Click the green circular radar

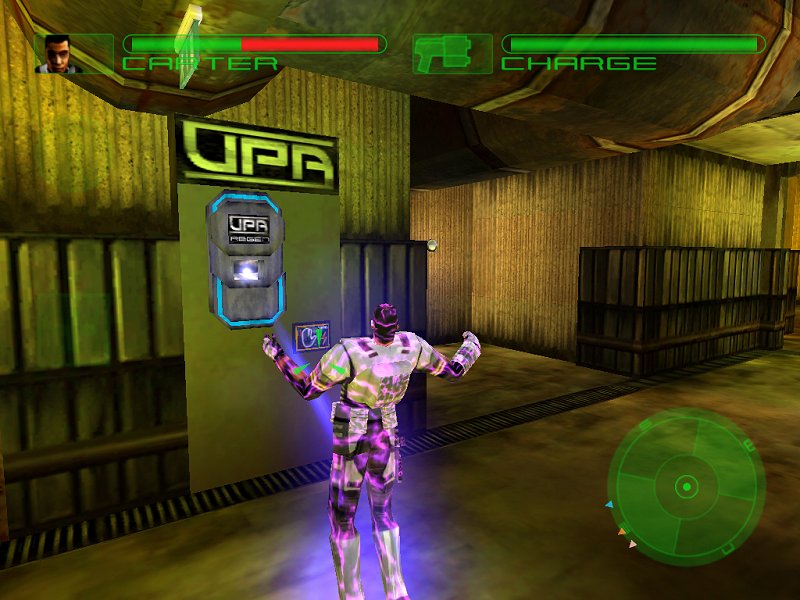[686, 488]
